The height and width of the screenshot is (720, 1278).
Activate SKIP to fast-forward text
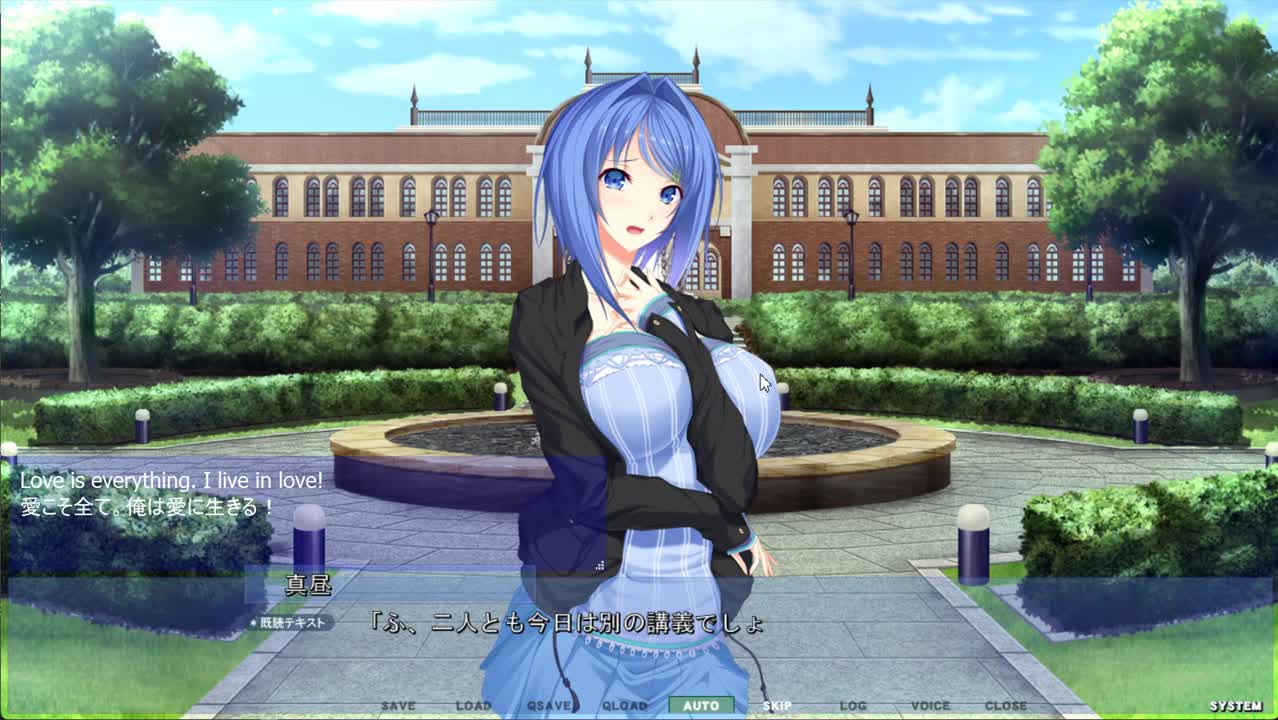pyautogui.click(x=777, y=706)
